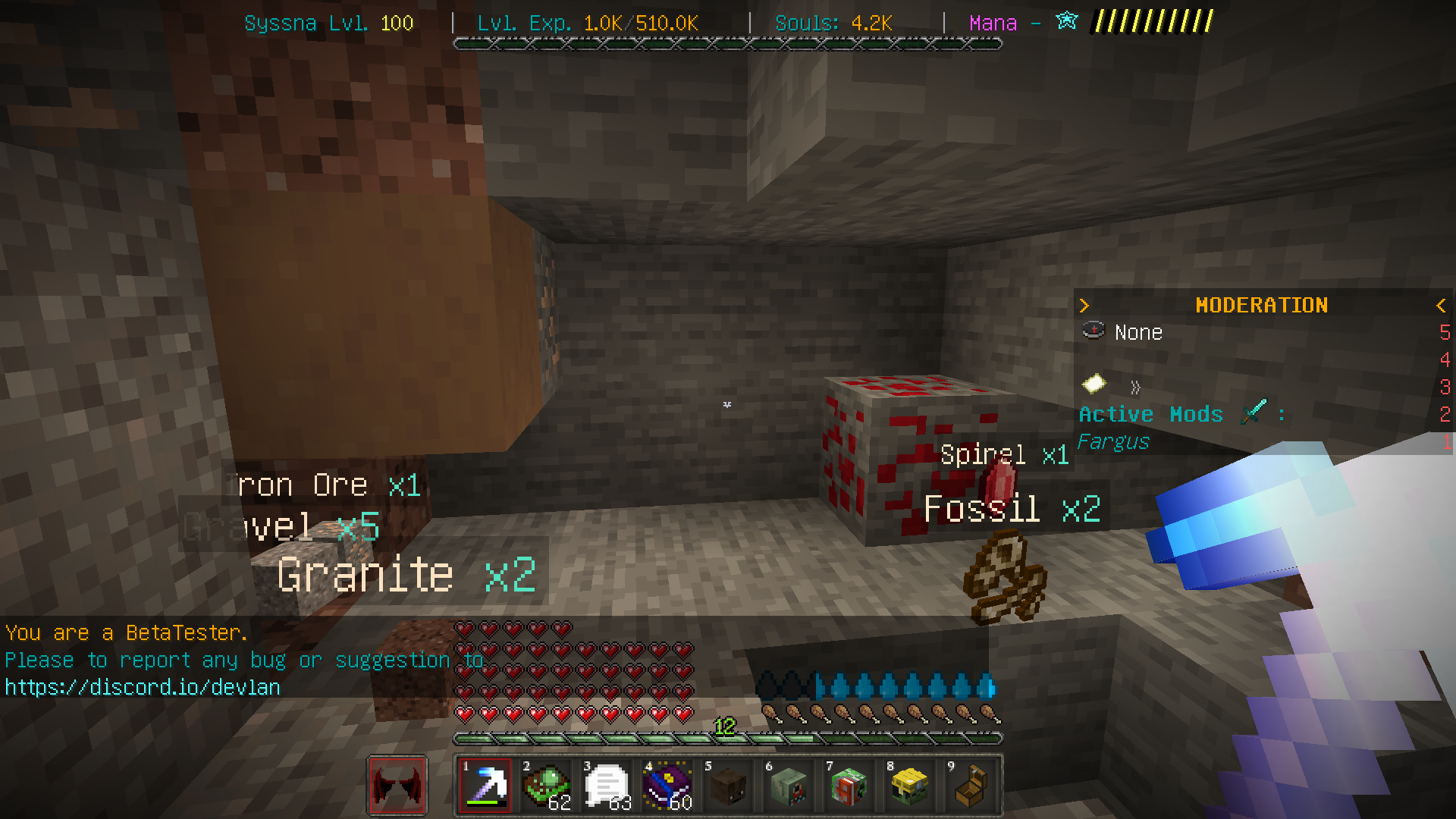Select the pickaxe in hotbar slot 1
The image size is (1456, 819).
485,785
